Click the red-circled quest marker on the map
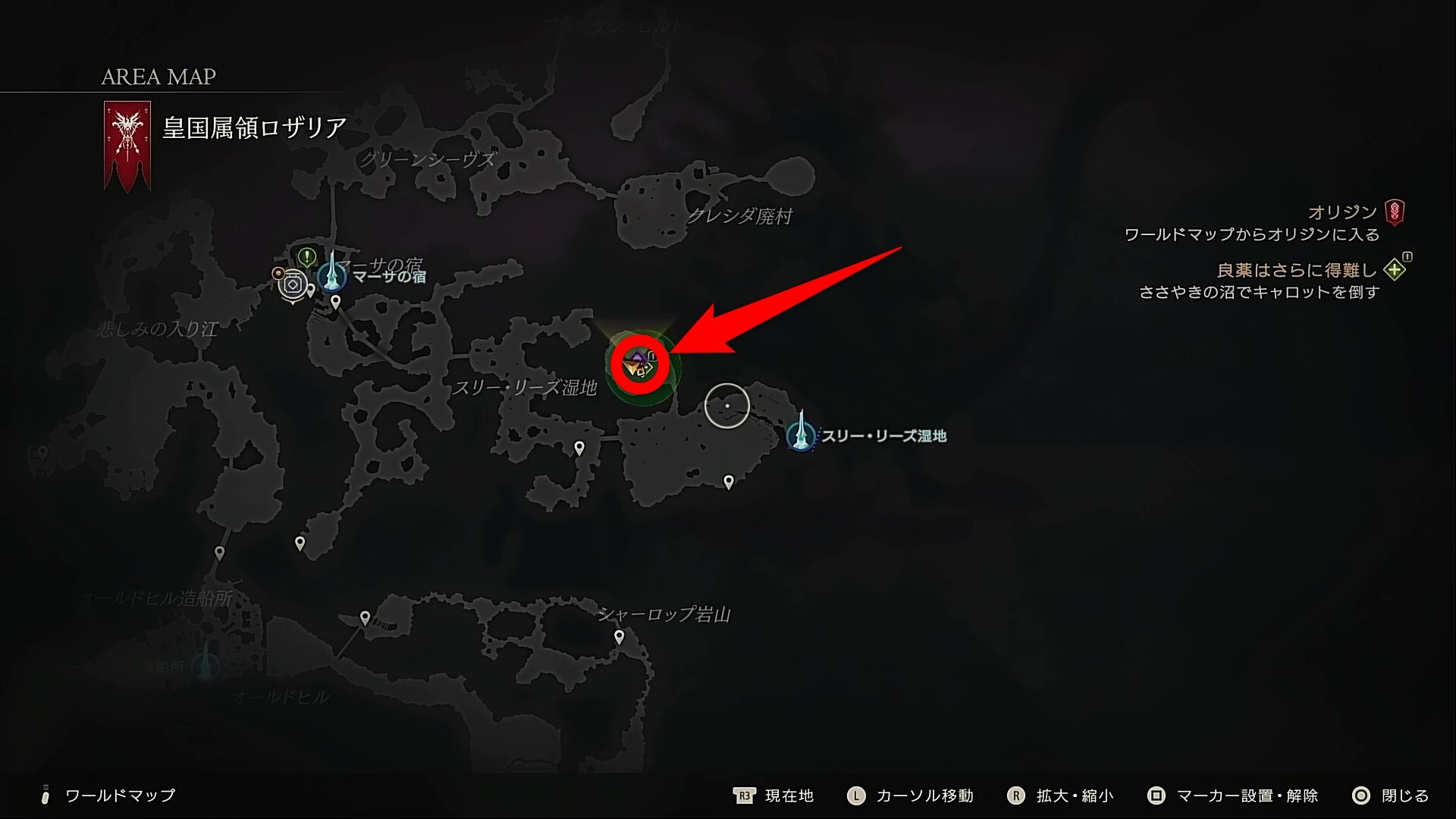 640,365
